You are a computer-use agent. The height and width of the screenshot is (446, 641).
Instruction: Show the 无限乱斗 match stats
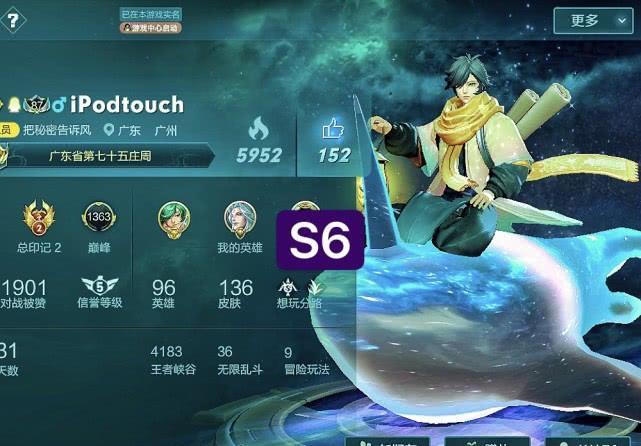[238, 361]
